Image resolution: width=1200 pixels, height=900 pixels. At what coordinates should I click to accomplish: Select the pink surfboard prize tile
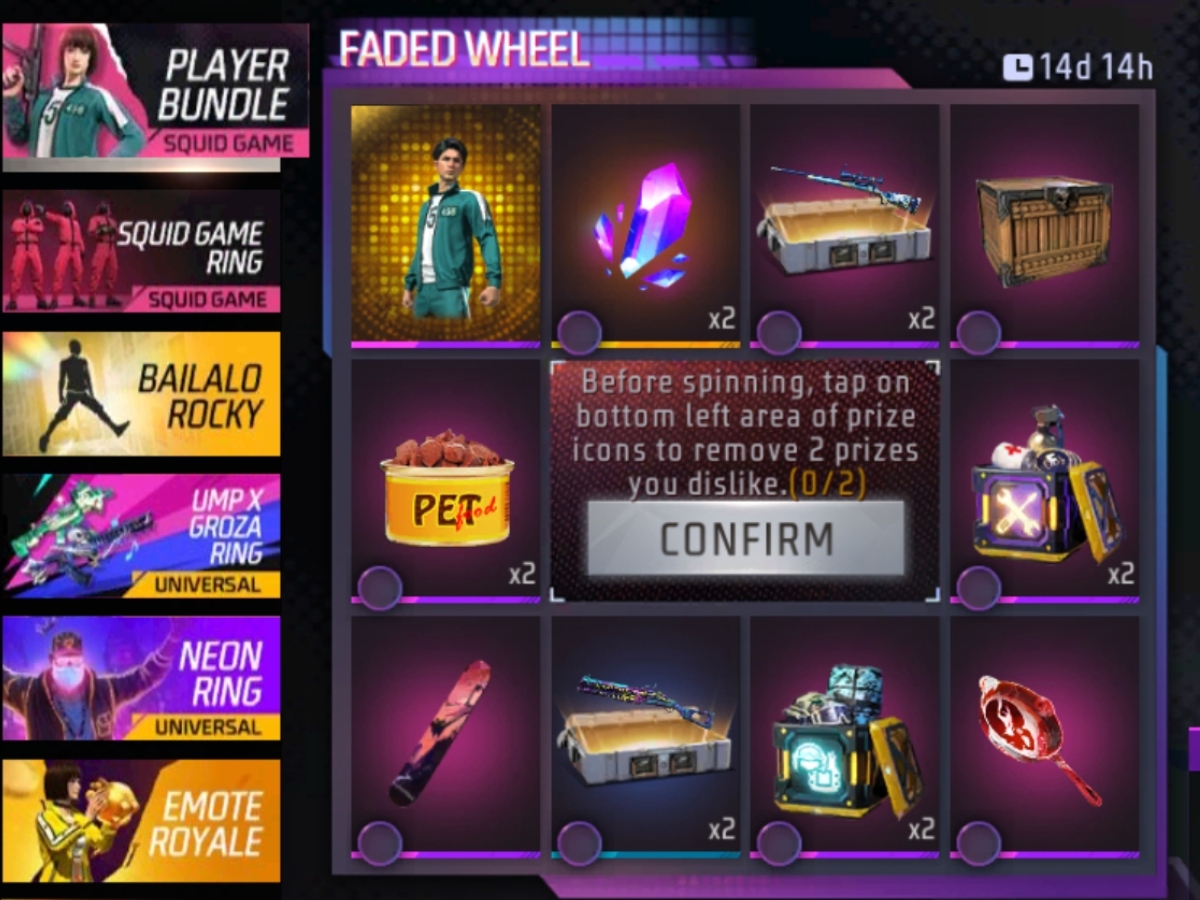(445, 736)
